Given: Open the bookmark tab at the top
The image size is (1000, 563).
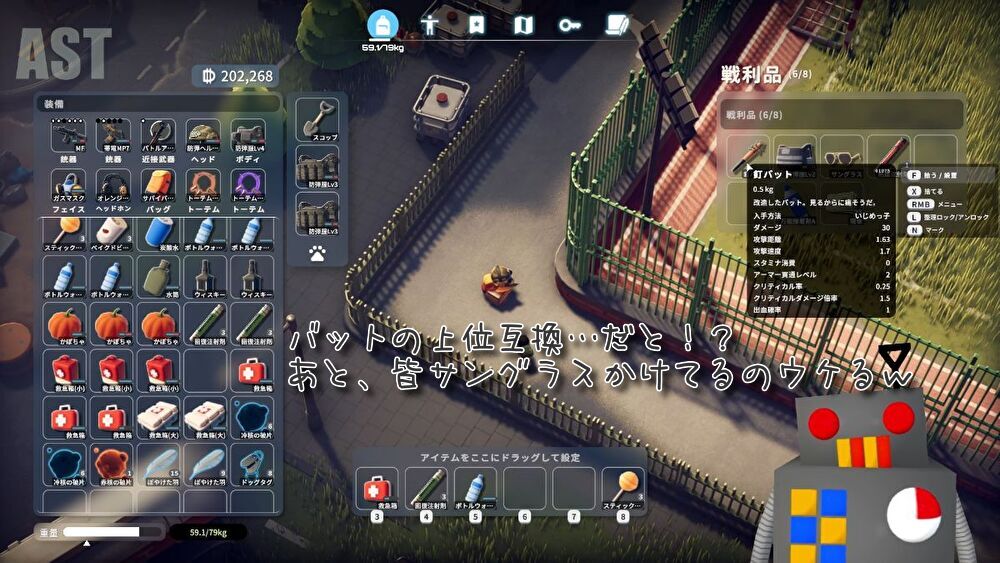Looking at the screenshot, I should tap(476, 26).
